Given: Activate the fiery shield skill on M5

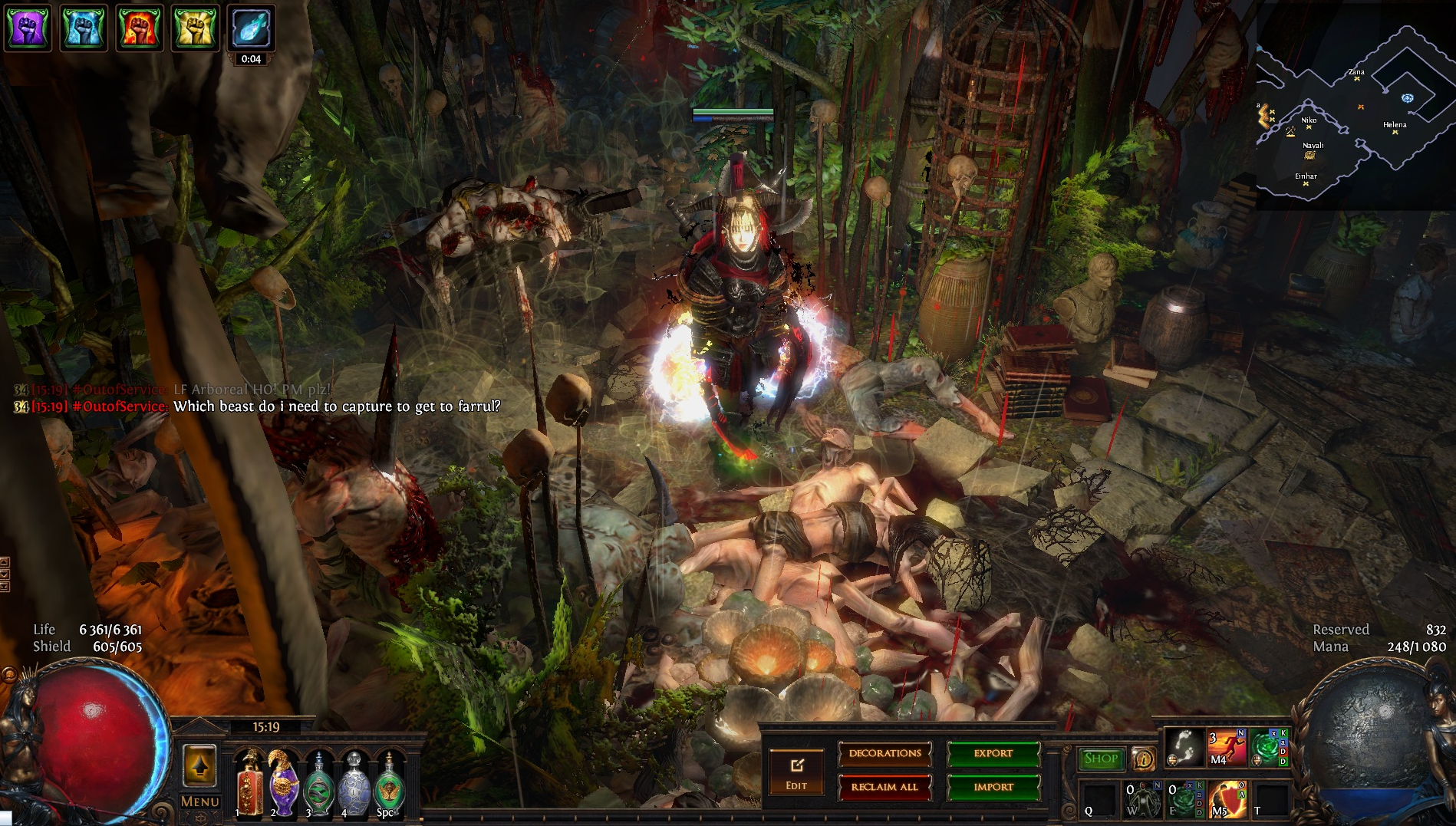Looking at the screenshot, I should pos(1227,799).
